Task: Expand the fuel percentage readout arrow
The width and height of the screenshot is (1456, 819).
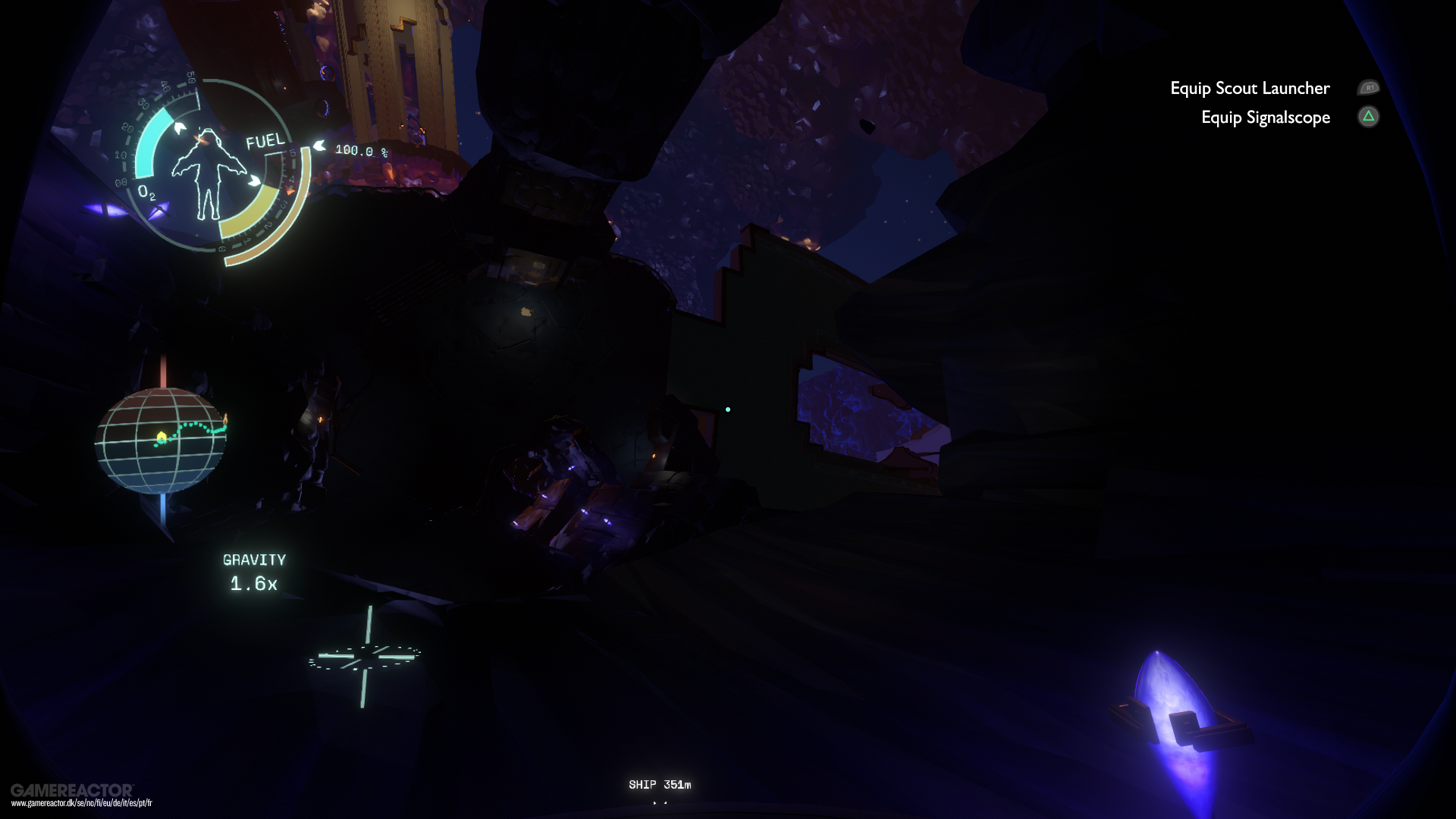Action: point(318,146)
